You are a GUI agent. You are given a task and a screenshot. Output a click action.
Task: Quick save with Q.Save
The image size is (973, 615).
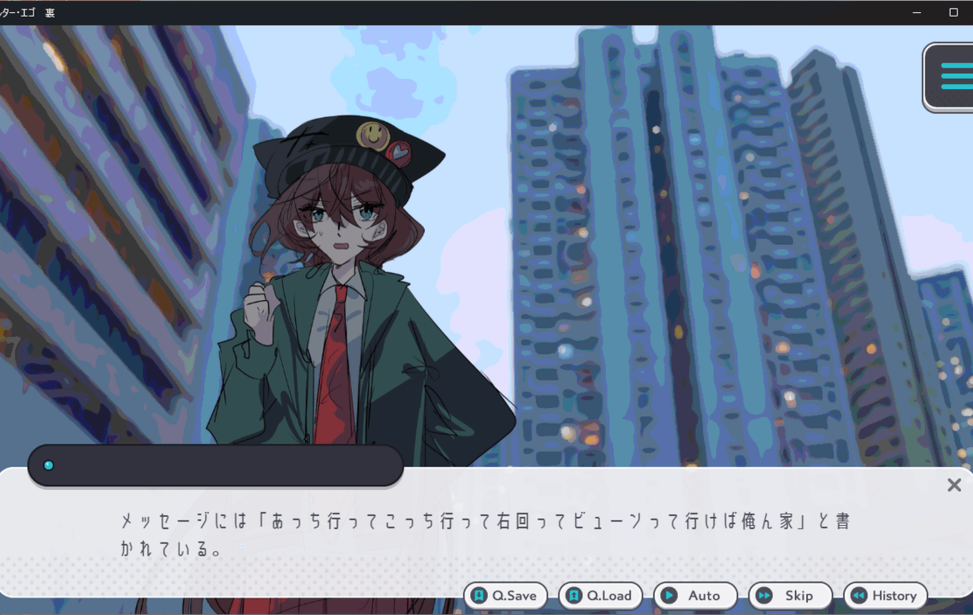(505, 596)
